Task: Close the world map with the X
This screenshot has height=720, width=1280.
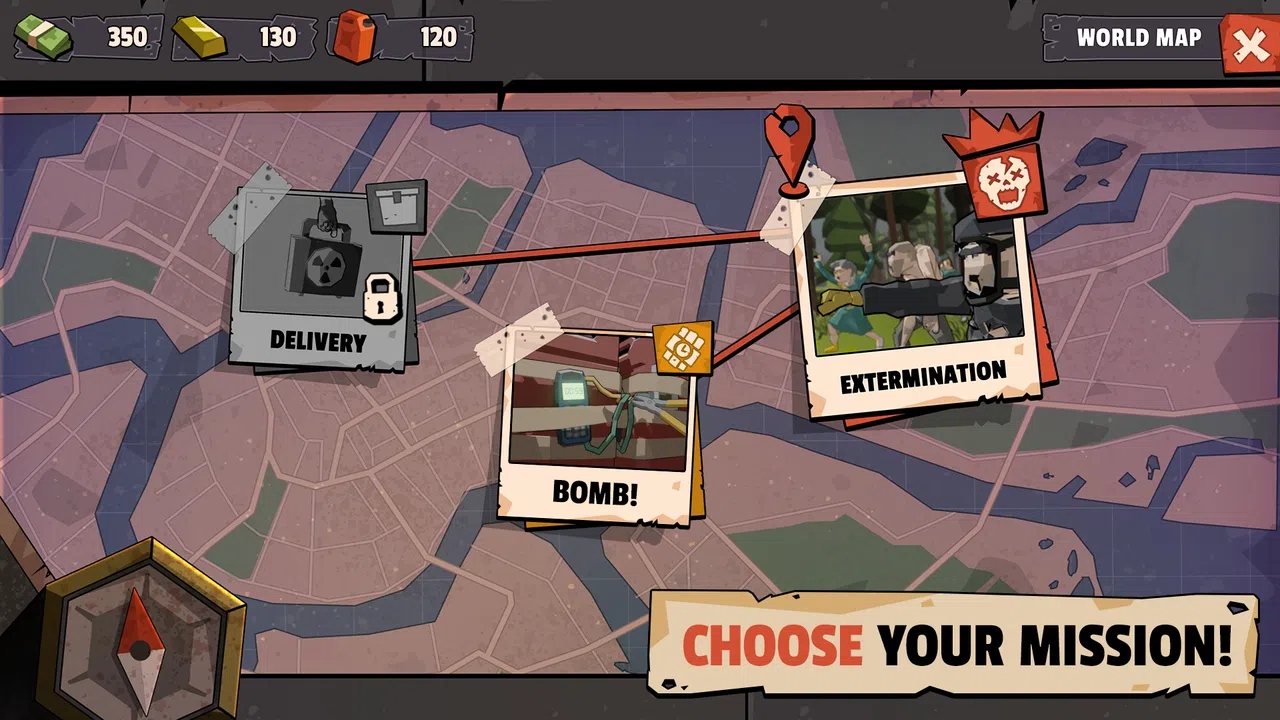Action: (x=1250, y=45)
